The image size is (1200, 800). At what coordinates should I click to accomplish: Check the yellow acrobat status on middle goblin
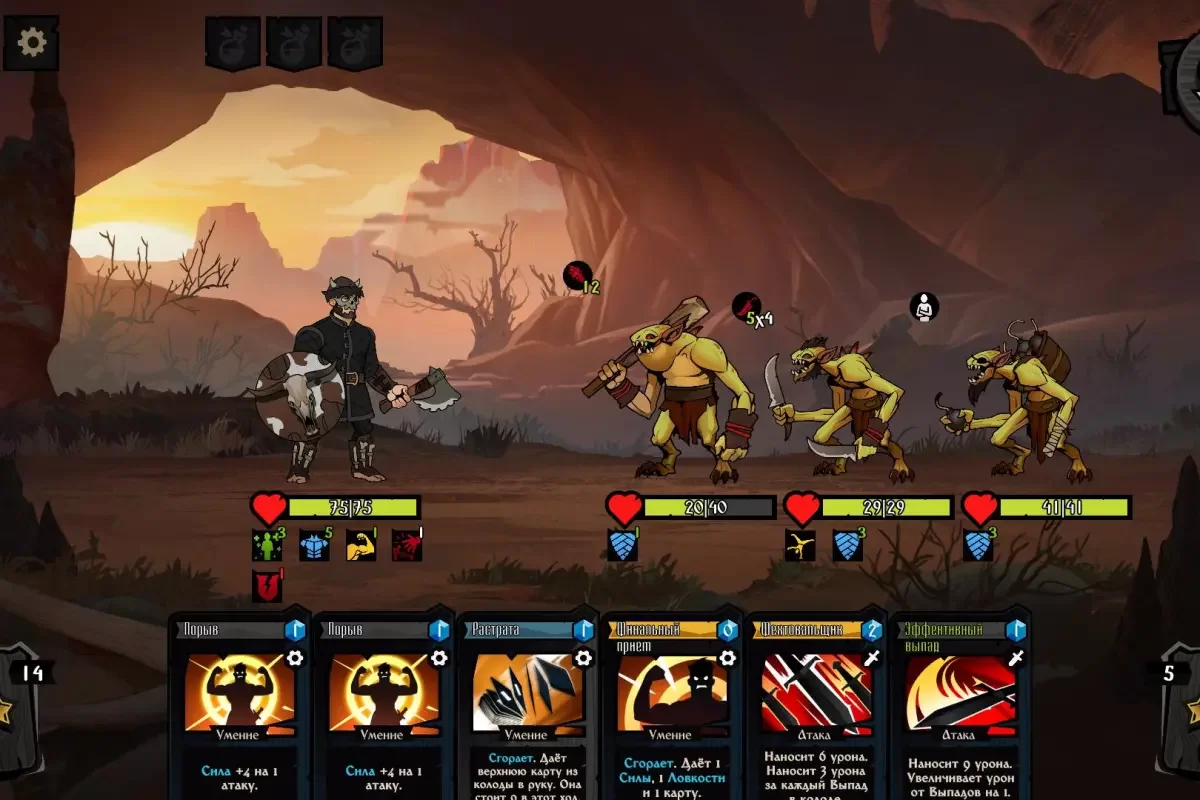(x=800, y=545)
